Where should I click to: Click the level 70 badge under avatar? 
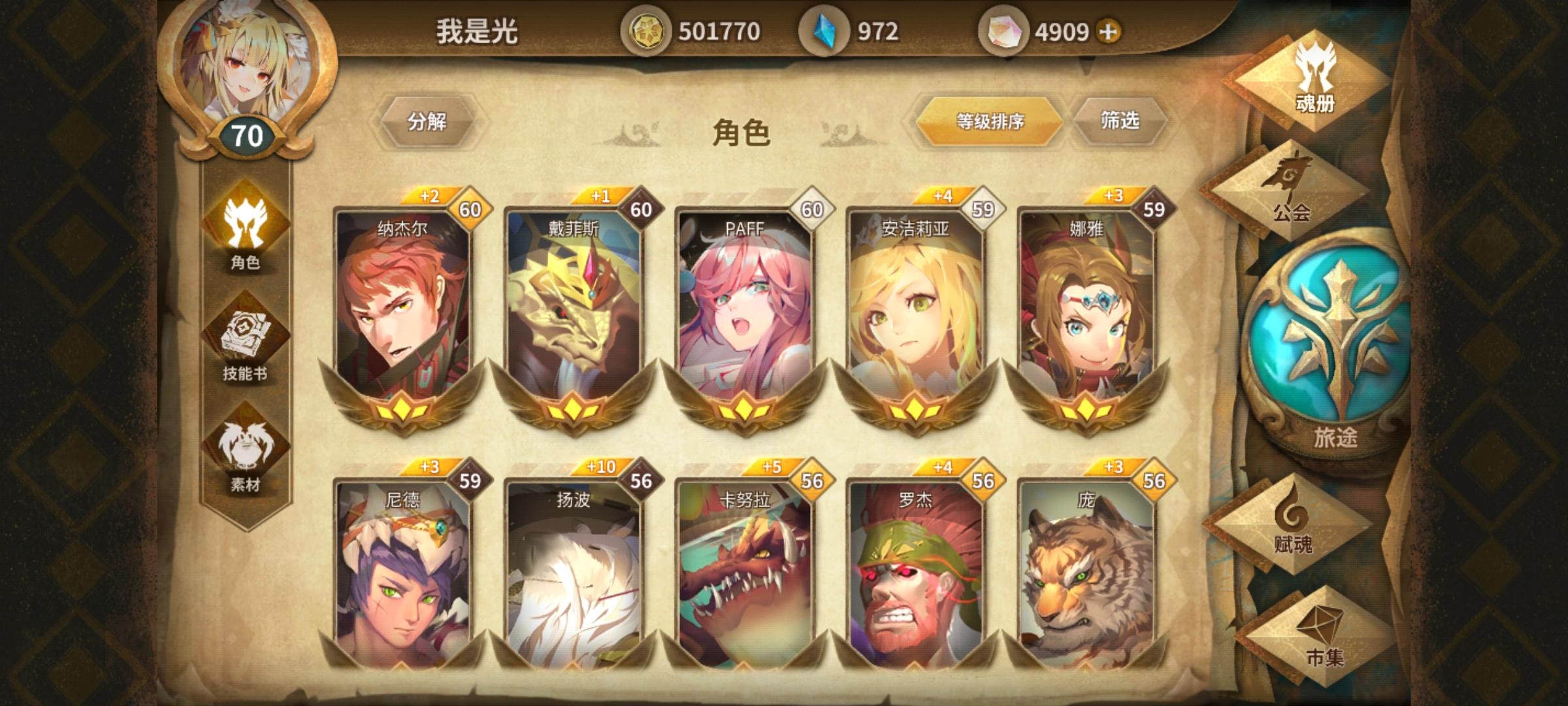tap(248, 135)
